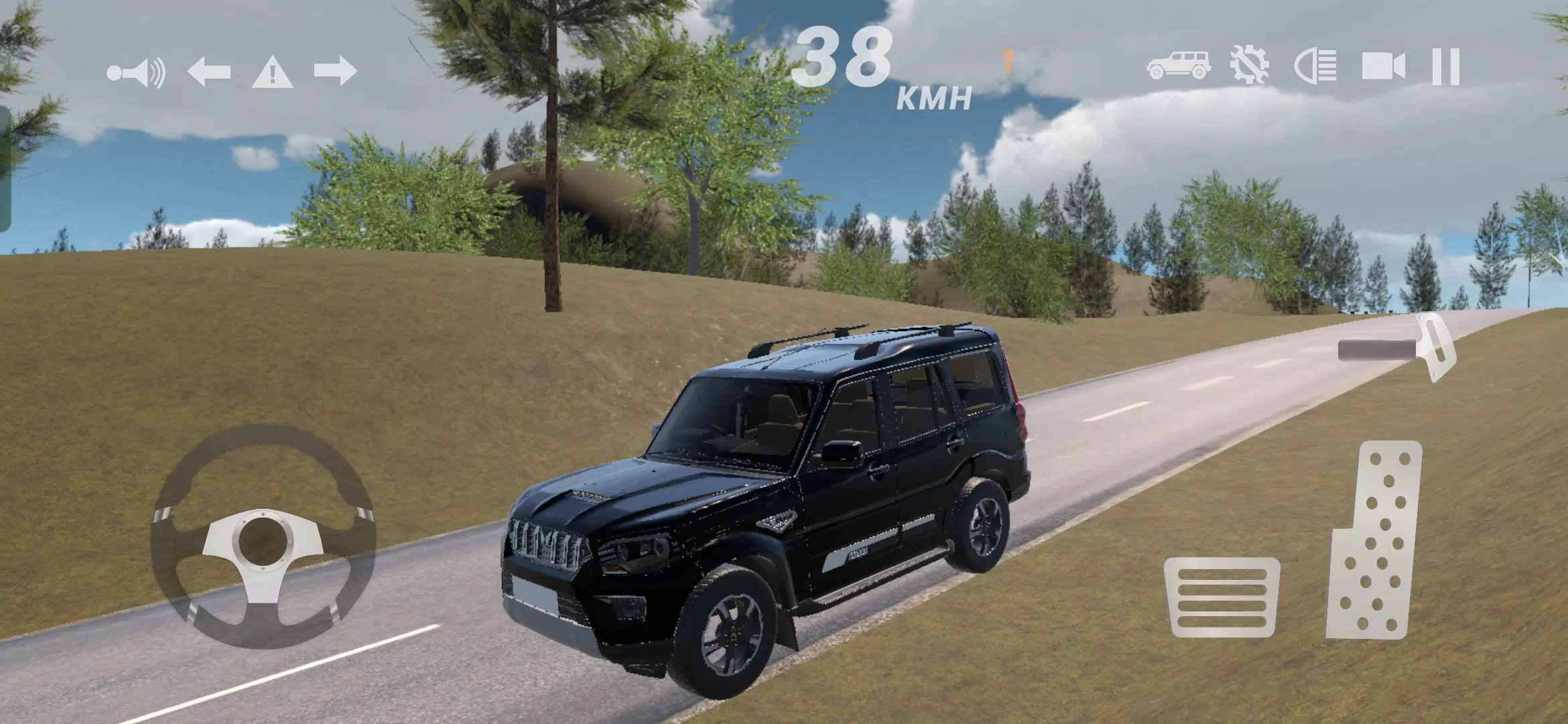Honk the horn icon

click(137, 72)
